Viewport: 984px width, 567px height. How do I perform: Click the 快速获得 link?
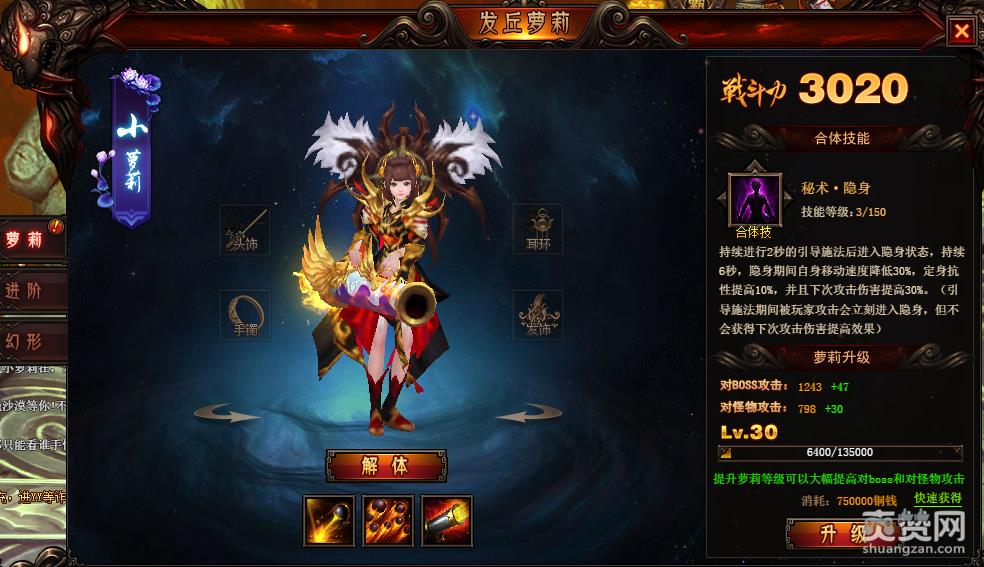(937, 498)
